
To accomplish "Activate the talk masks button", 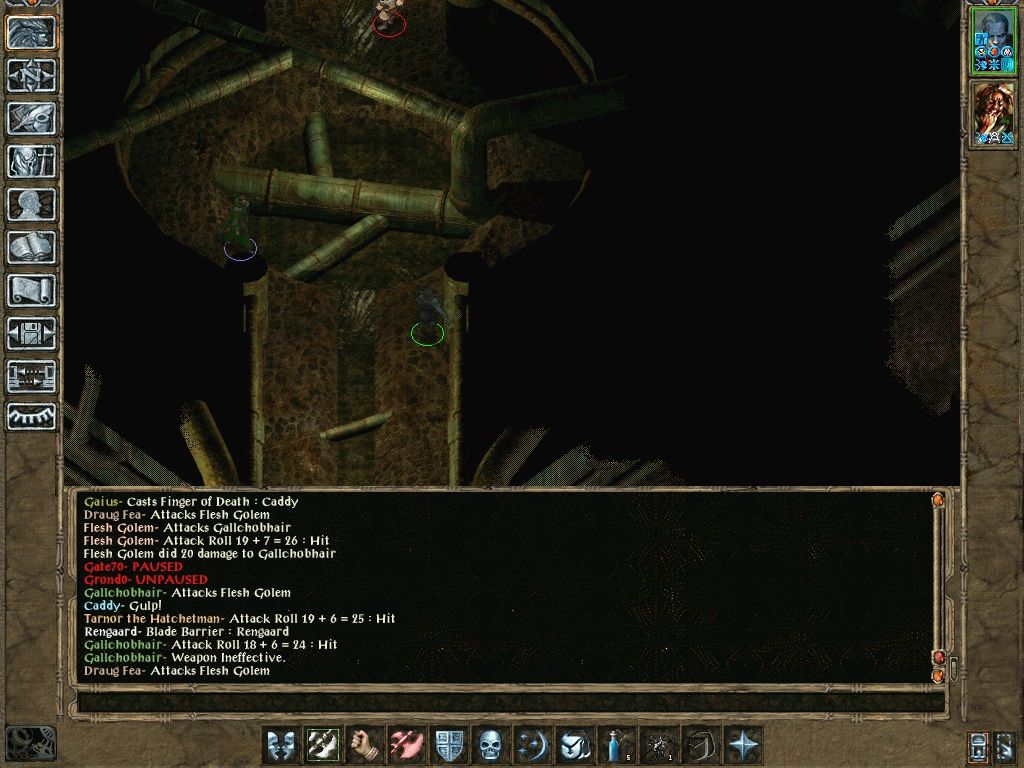I will pos(280,745).
